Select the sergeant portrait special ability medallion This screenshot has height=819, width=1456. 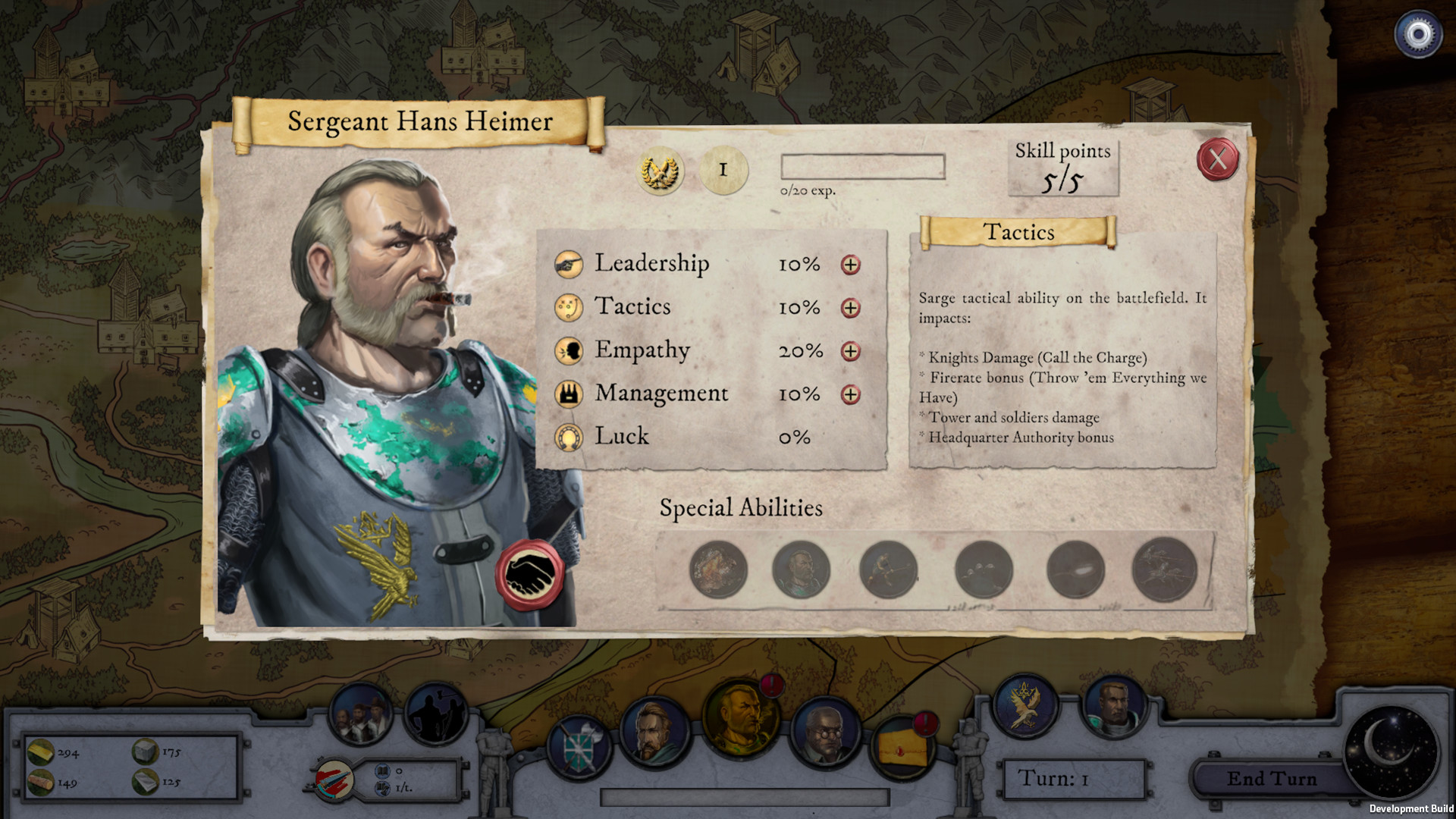[802, 567]
